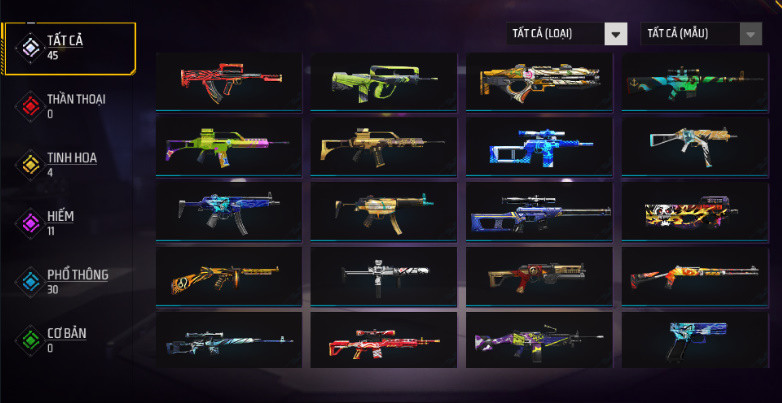The height and width of the screenshot is (403, 782).
Task: Select the blue and white scoped sniper skin
Action: 539,146
